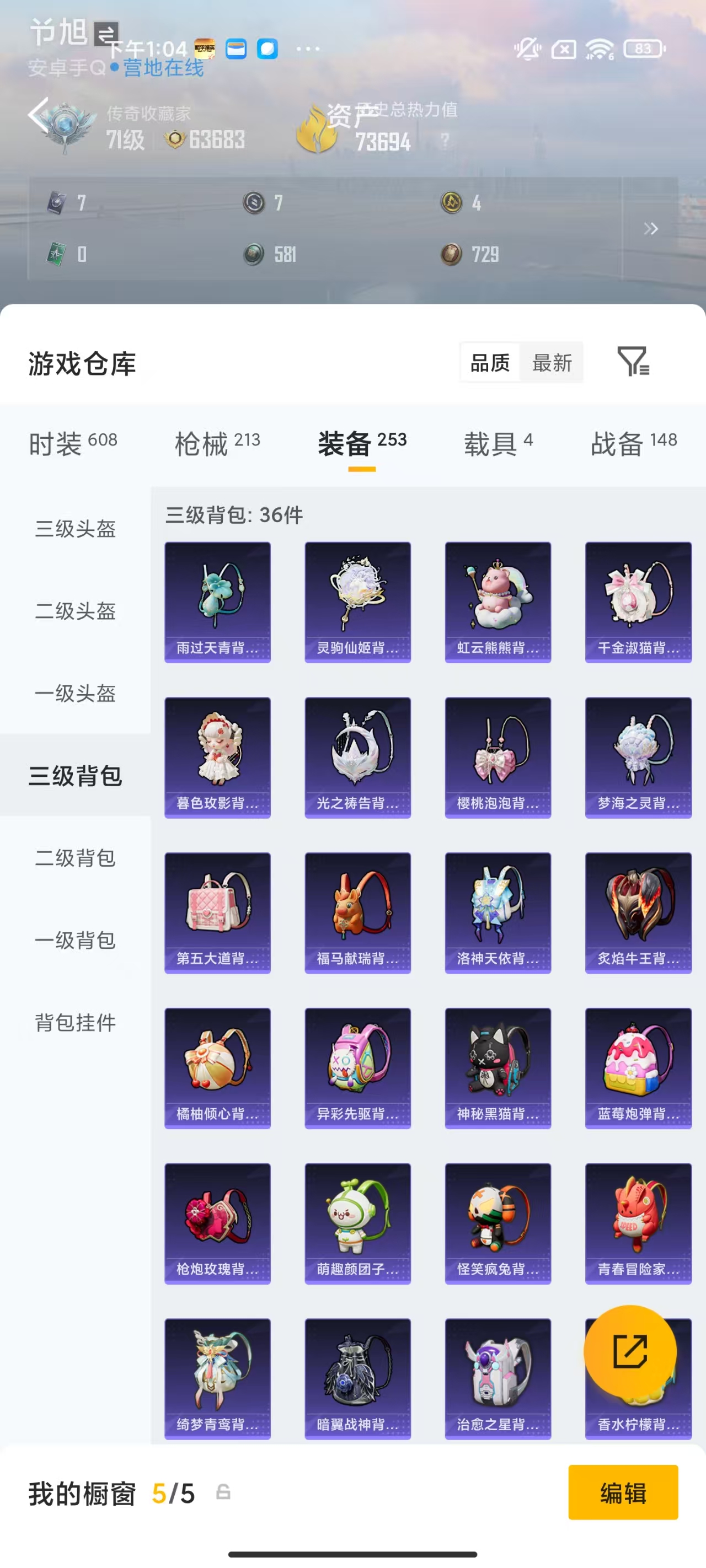
Task: Expand the currency panel with the double chevron
Action: (x=651, y=228)
